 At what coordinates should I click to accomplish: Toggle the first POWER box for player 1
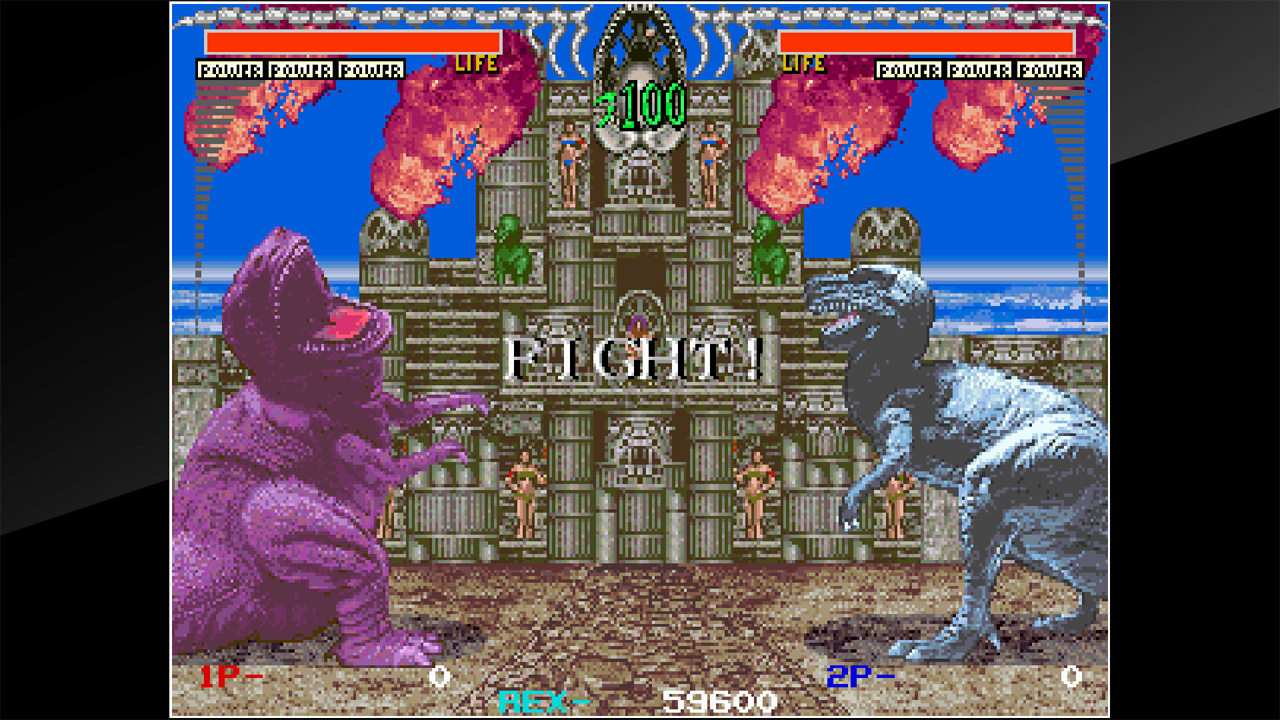point(229,69)
